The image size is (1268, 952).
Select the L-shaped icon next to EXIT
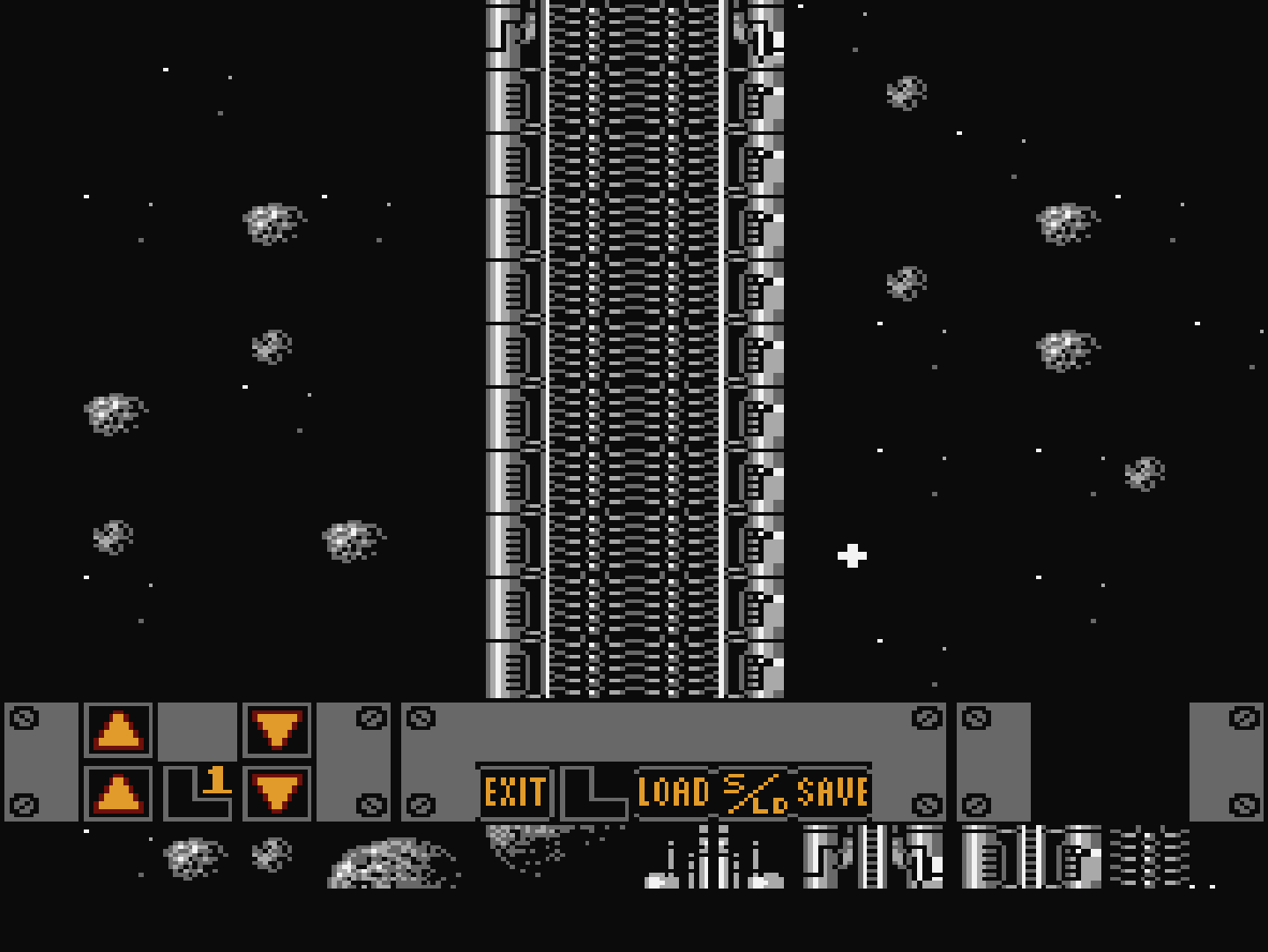tap(594, 792)
